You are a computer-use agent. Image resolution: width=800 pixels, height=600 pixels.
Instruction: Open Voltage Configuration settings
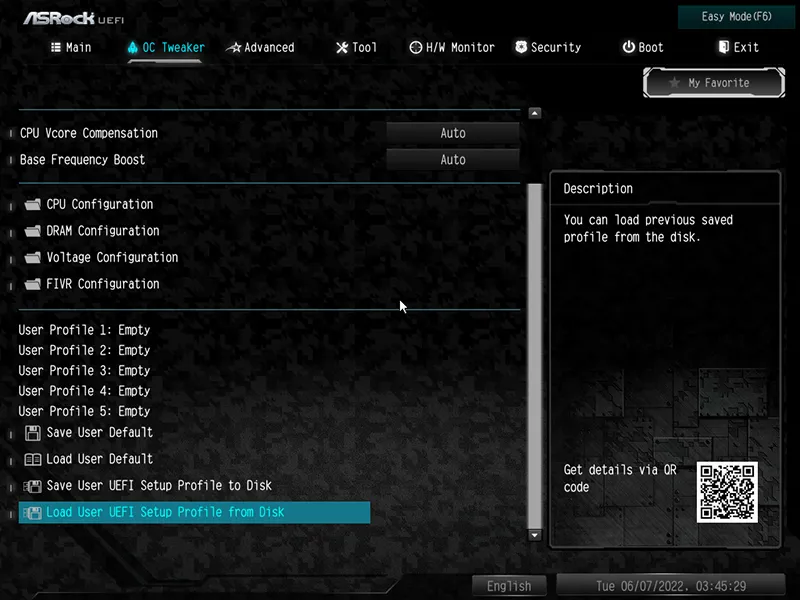point(111,257)
